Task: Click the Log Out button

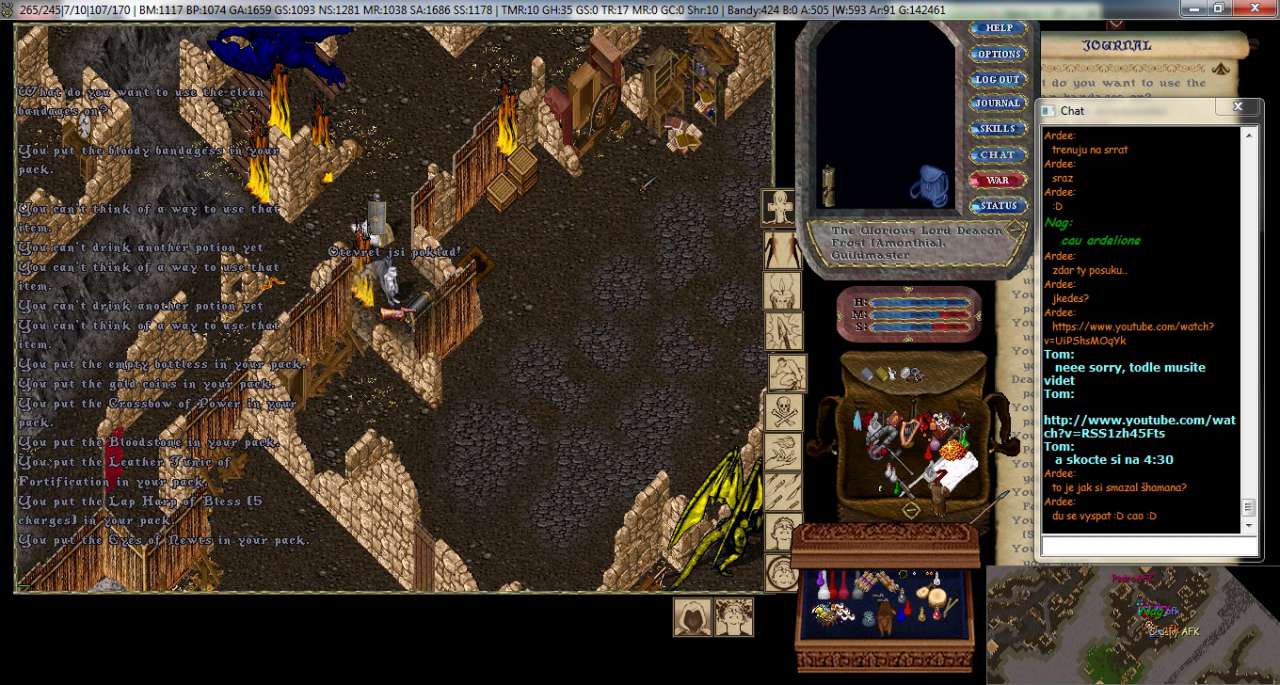Action: point(997,79)
